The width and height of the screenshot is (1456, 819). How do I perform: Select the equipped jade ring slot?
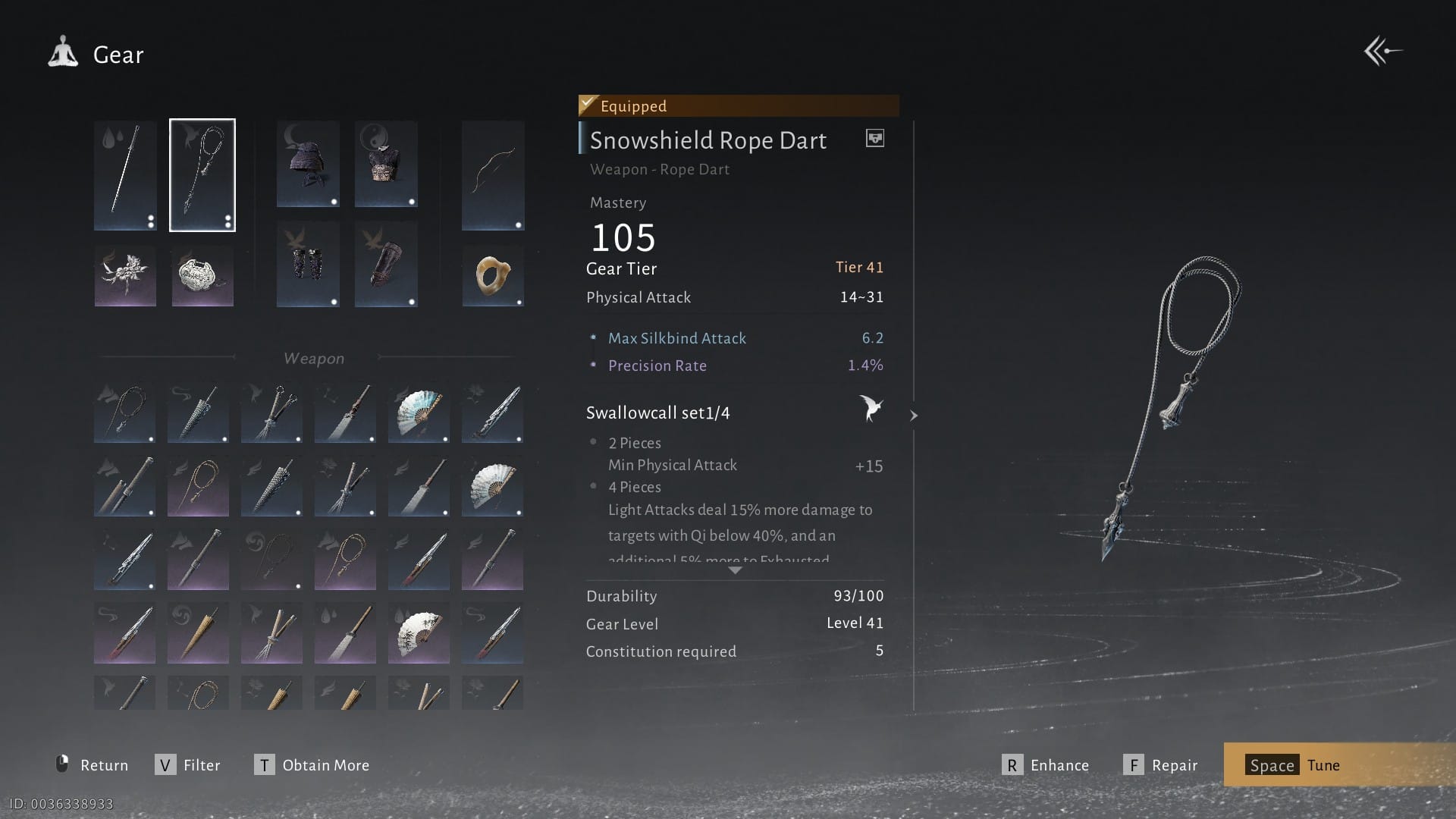493,276
